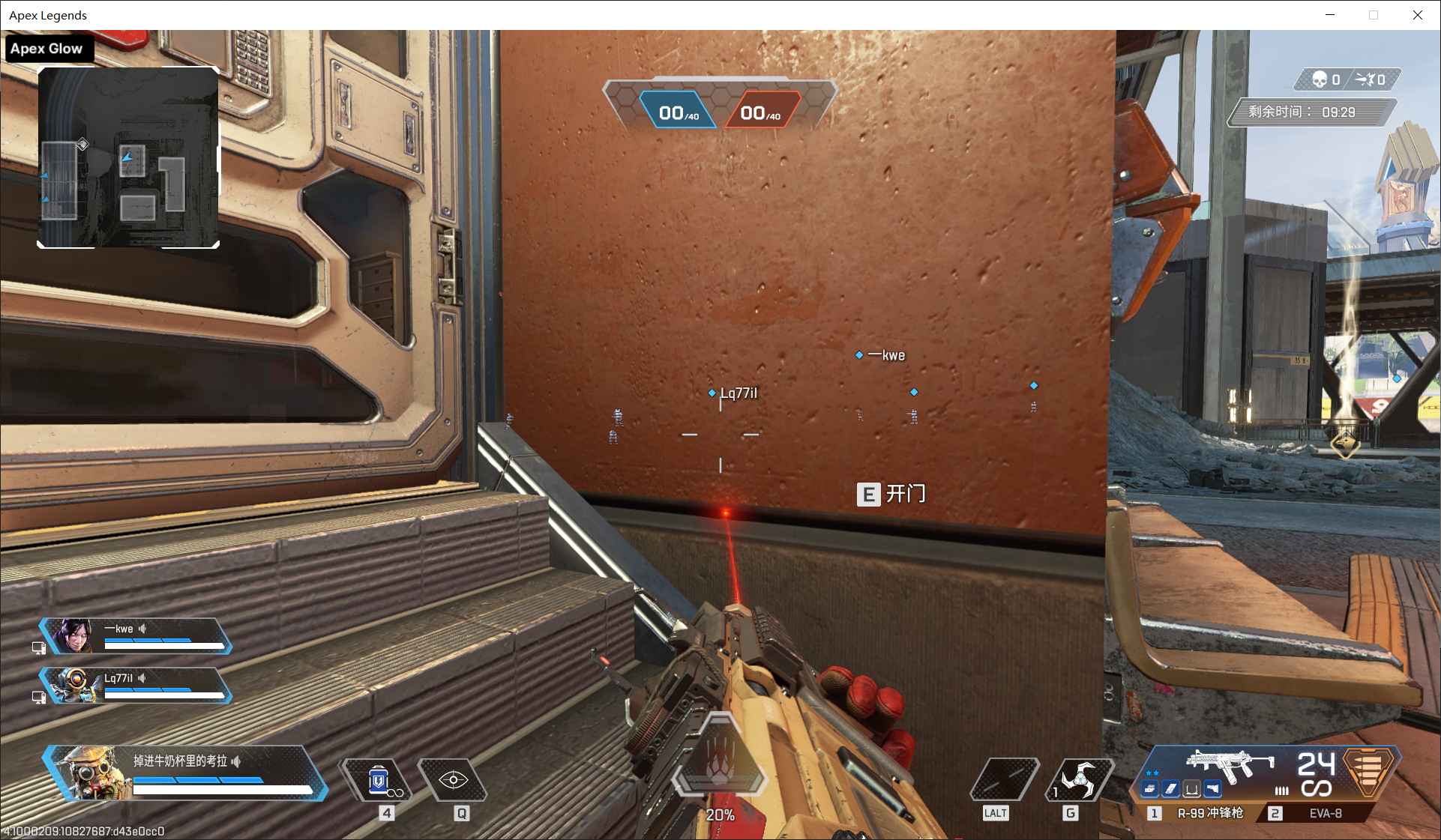Mute your own banner speaker icon
Image resolution: width=1441 pixels, height=840 pixels.
coord(236,762)
